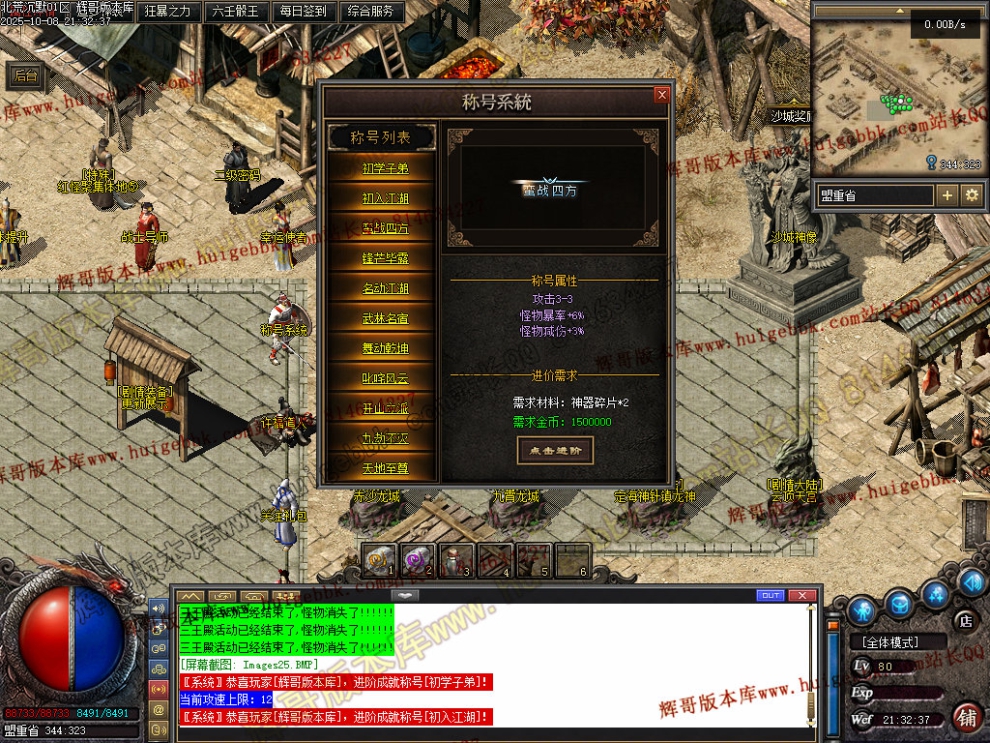Pick the 名动江湖 title entry
The width and height of the screenshot is (990, 743).
(385, 288)
